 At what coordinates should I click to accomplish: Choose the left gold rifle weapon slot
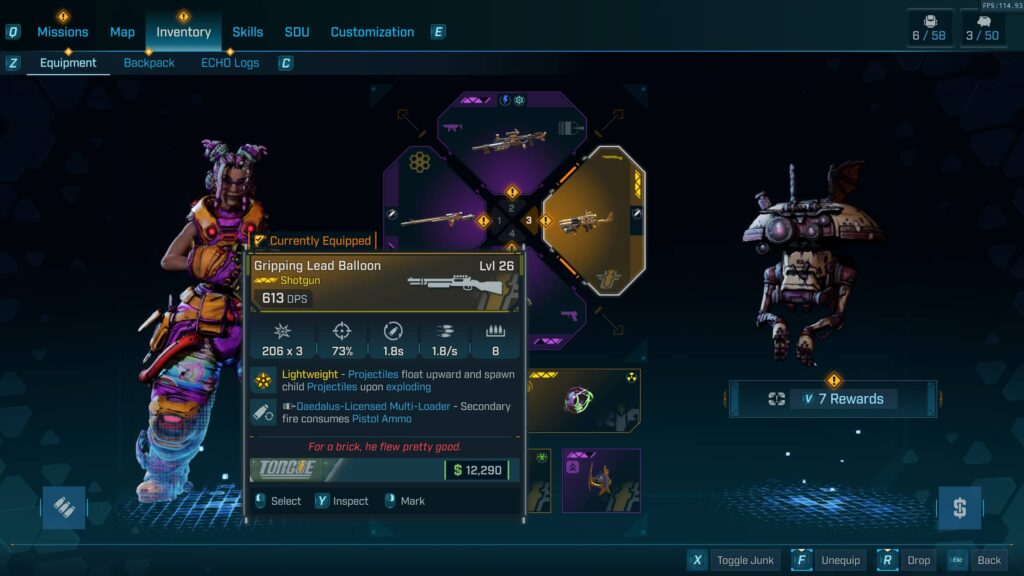(437, 217)
